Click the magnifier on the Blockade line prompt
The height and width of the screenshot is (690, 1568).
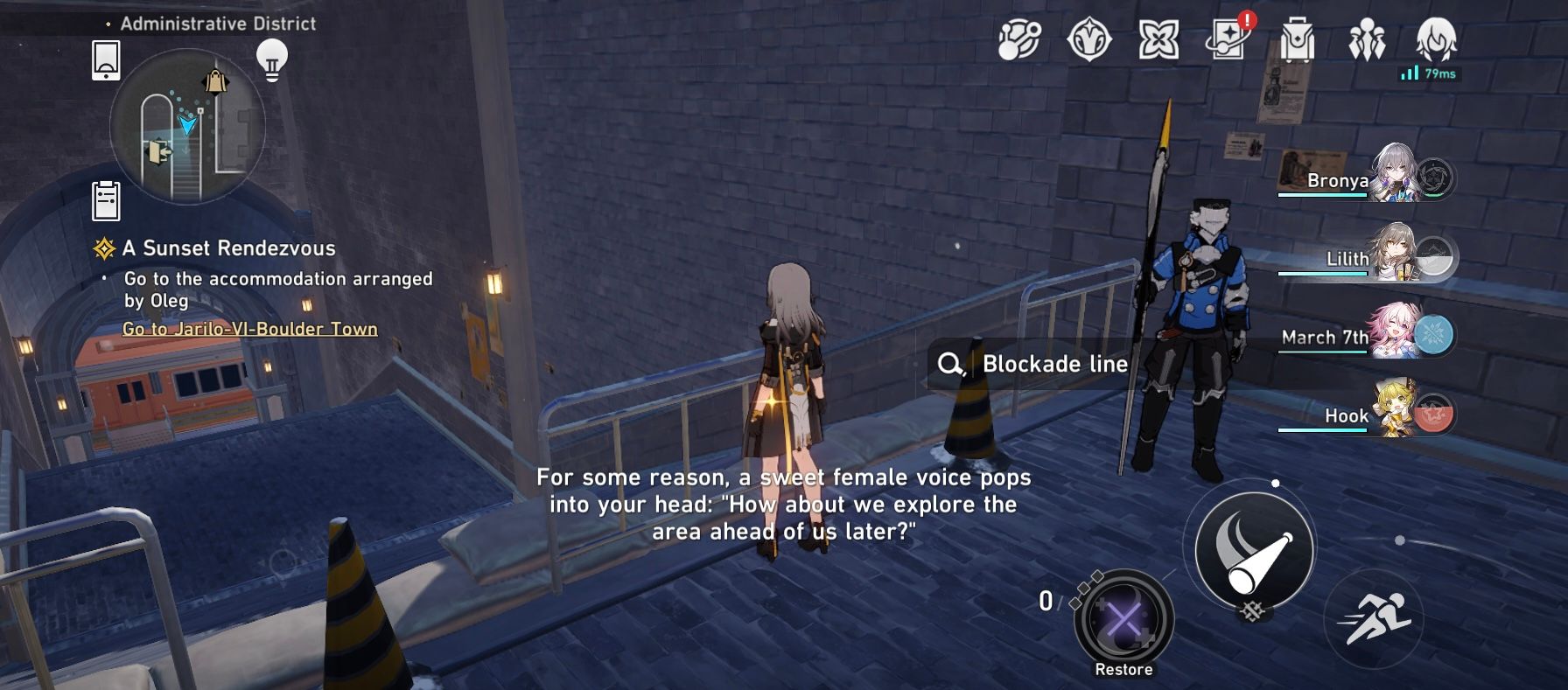(x=951, y=365)
